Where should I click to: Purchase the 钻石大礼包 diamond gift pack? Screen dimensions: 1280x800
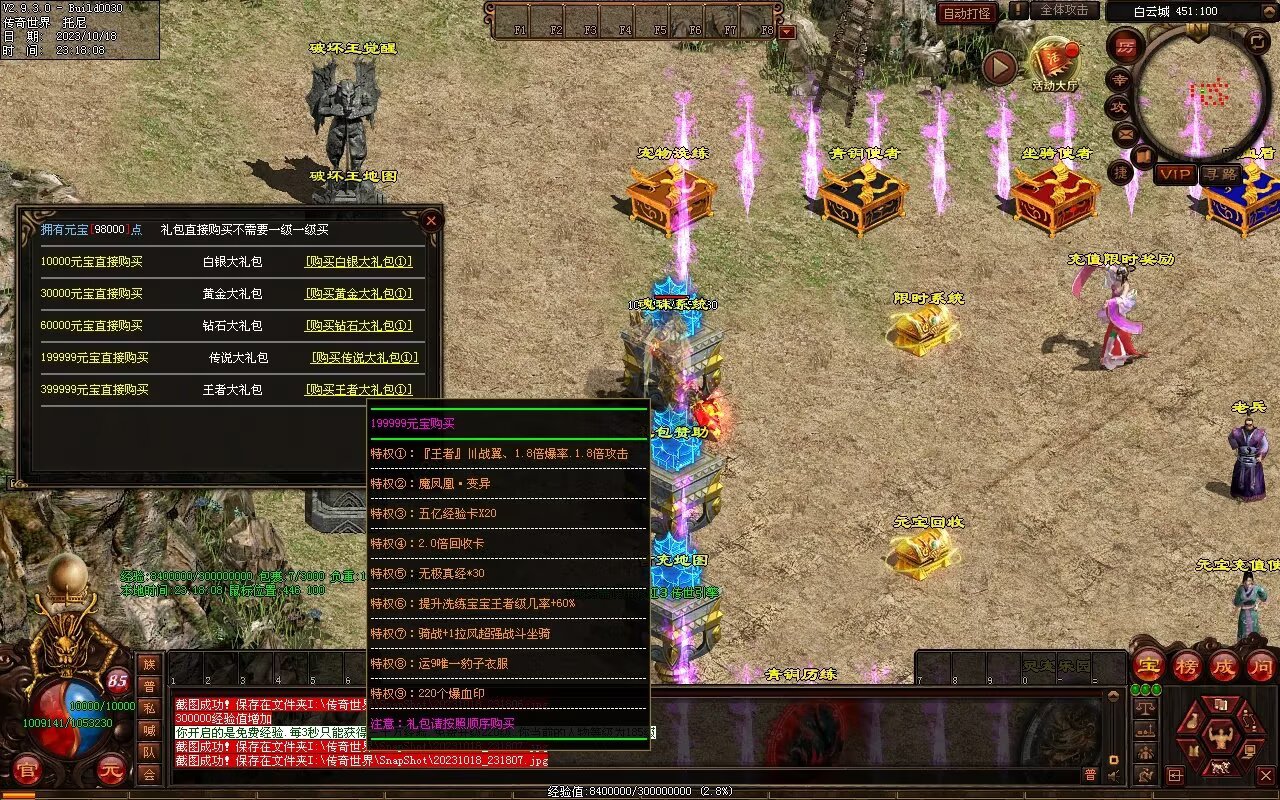point(358,326)
